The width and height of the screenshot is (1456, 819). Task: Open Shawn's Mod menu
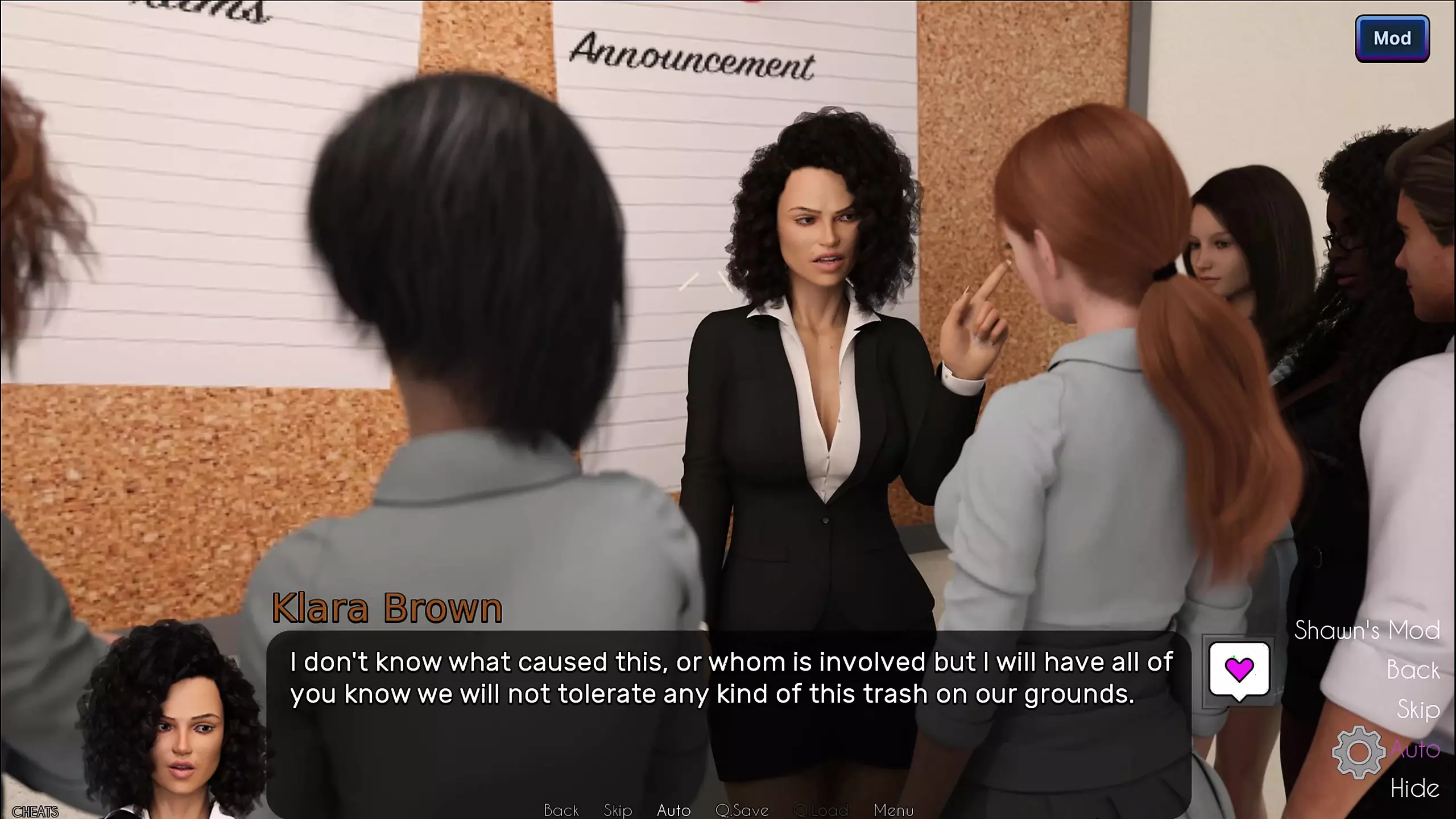(1367, 630)
